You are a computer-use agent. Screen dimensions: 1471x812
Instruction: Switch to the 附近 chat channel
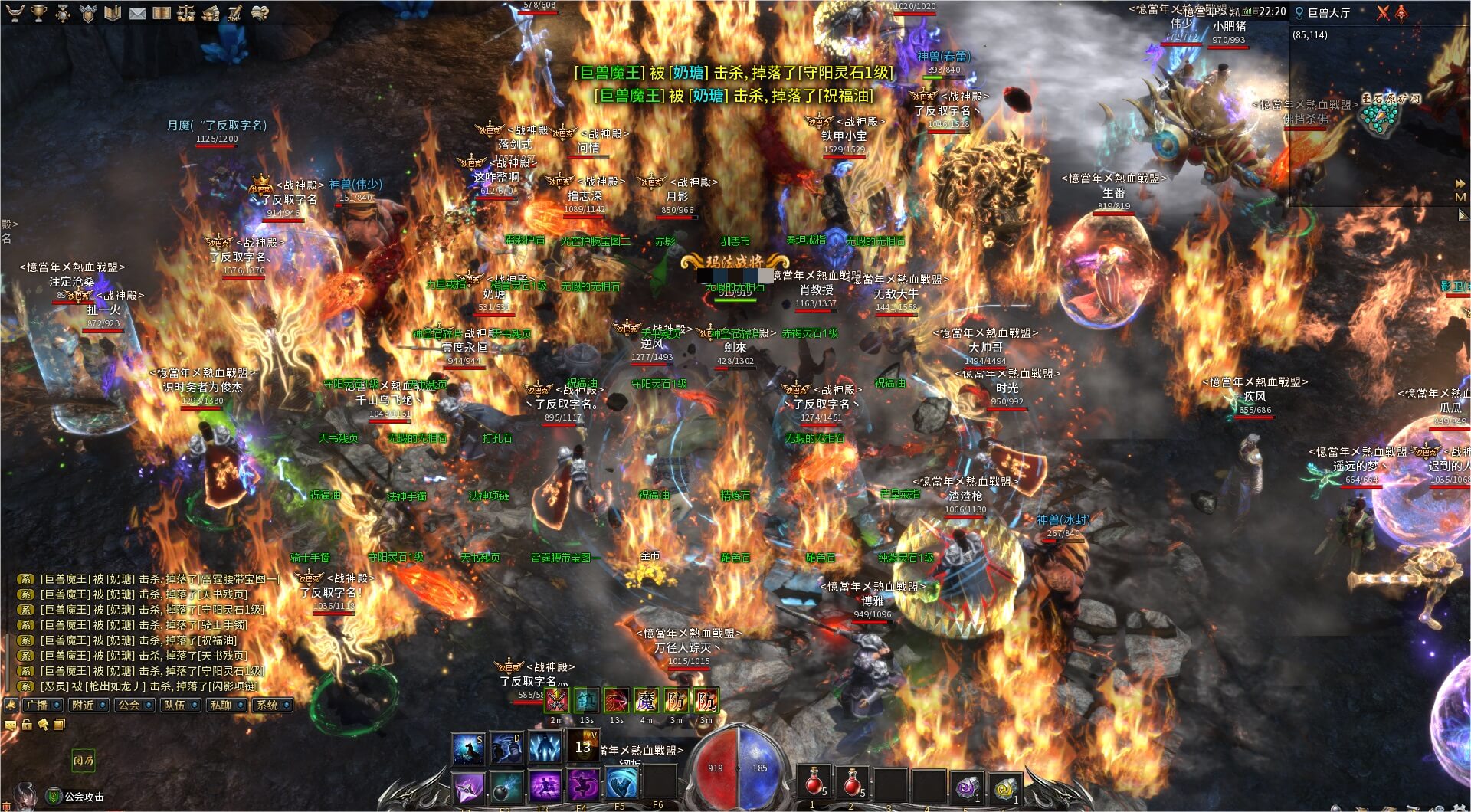(87, 705)
